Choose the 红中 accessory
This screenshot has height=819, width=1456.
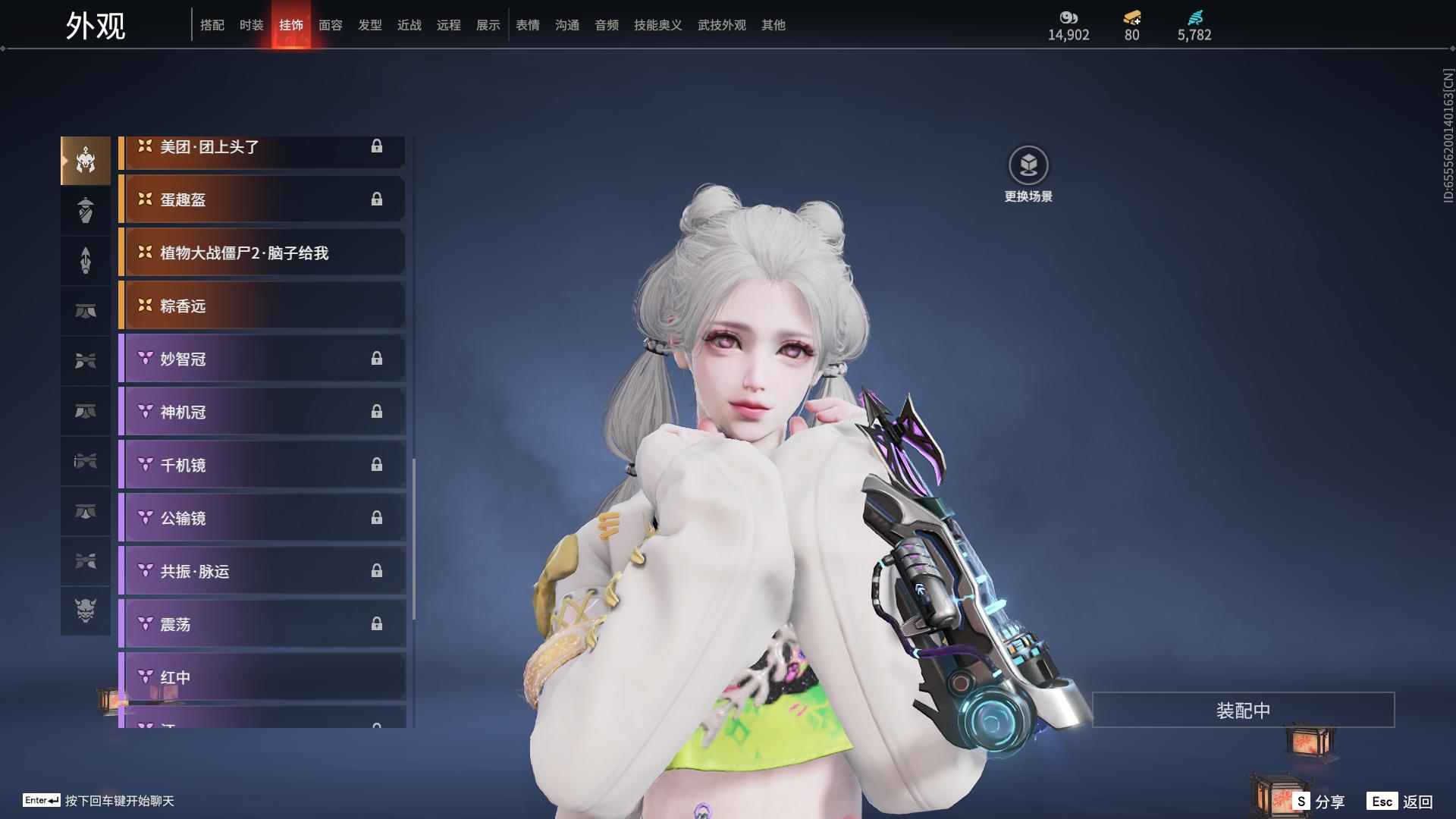pyautogui.click(x=262, y=677)
